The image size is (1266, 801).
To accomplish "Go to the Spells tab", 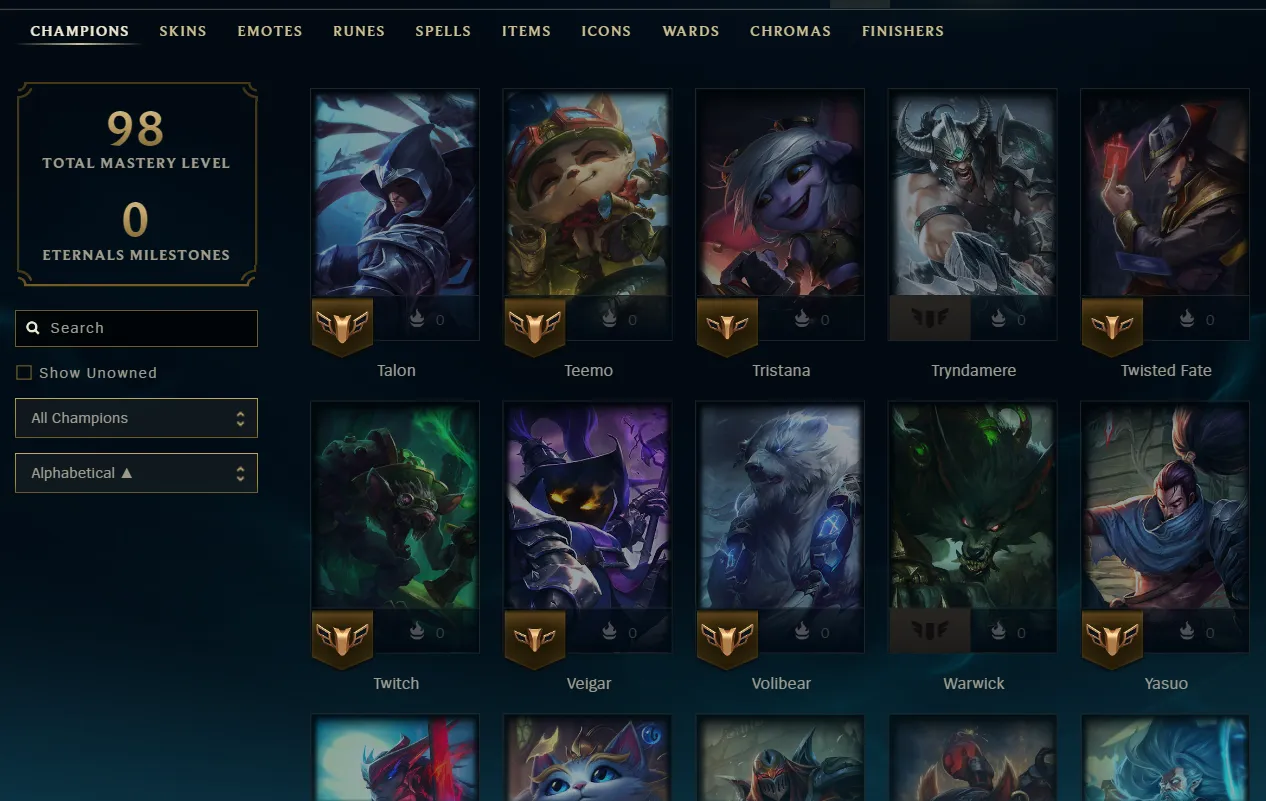I will click(443, 31).
